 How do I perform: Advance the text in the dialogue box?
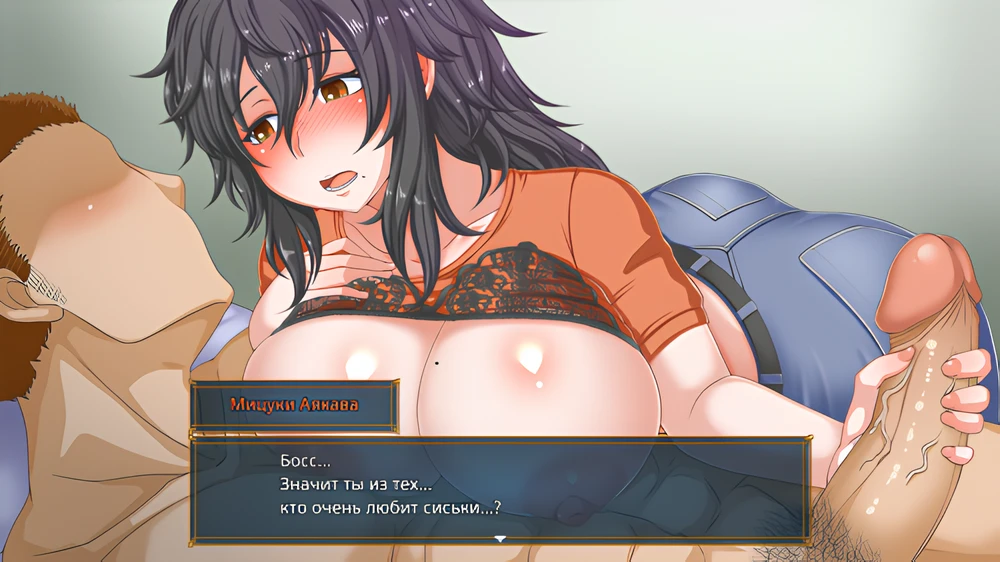click(x=500, y=488)
